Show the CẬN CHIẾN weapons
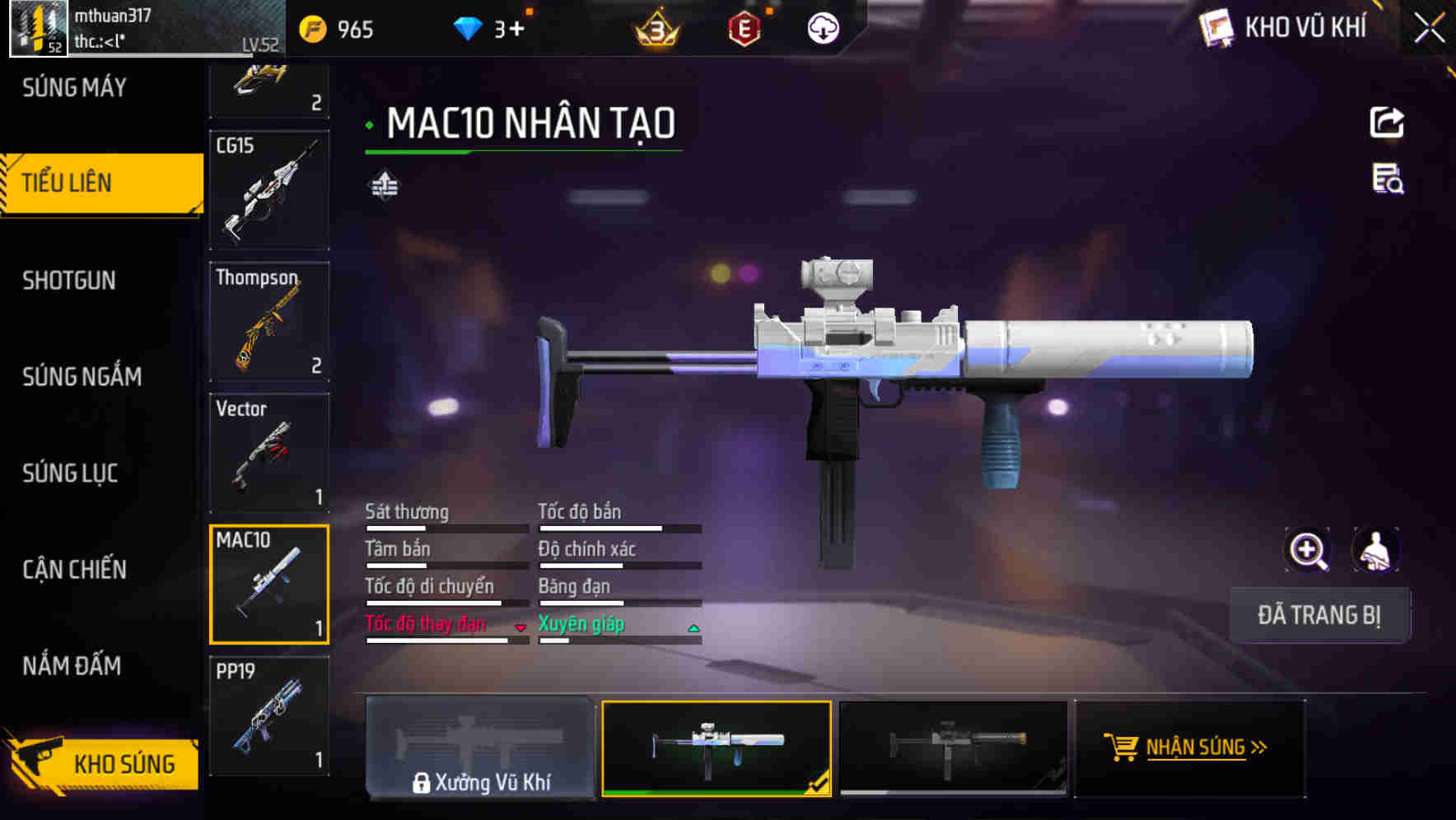The height and width of the screenshot is (820, 1456). 74,570
